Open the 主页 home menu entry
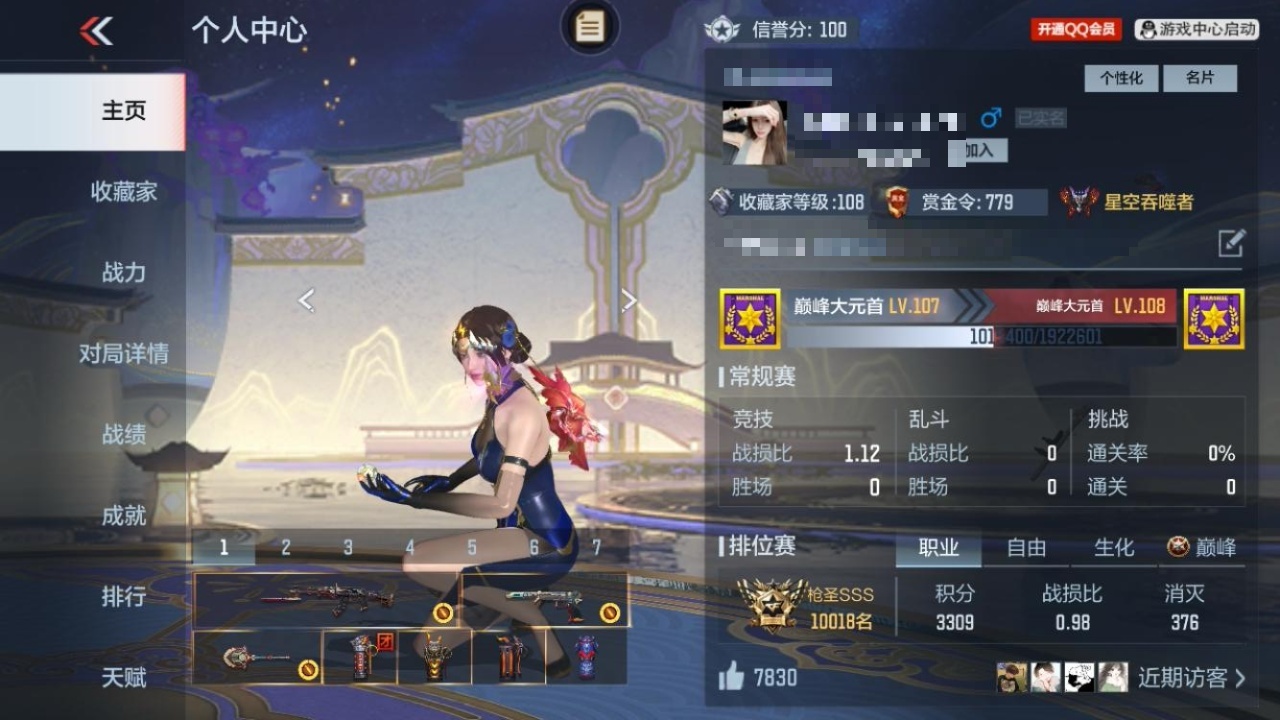Image resolution: width=1280 pixels, height=720 pixels. pos(123,111)
